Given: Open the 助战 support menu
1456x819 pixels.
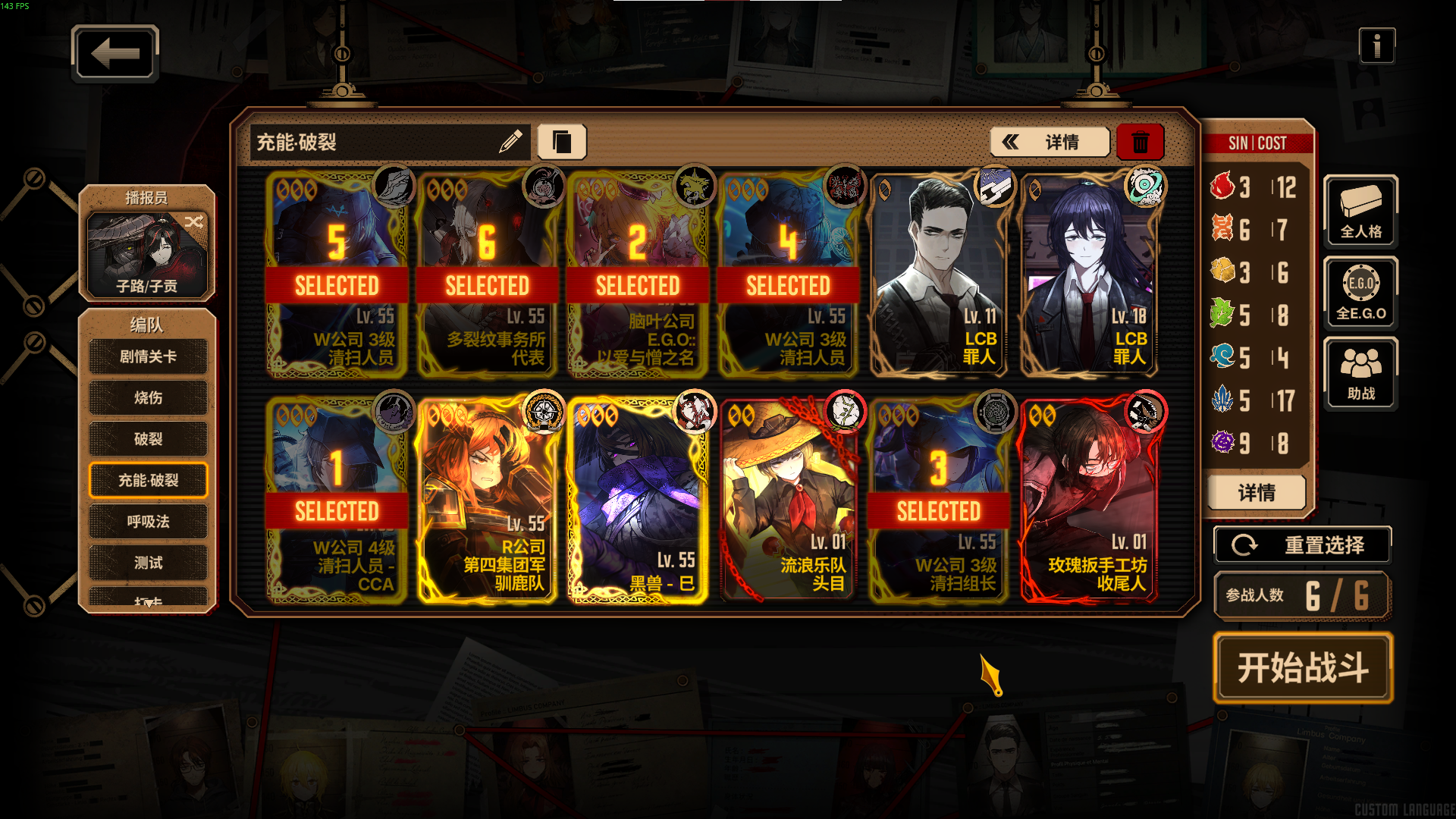Looking at the screenshot, I should pos(1360,374).
